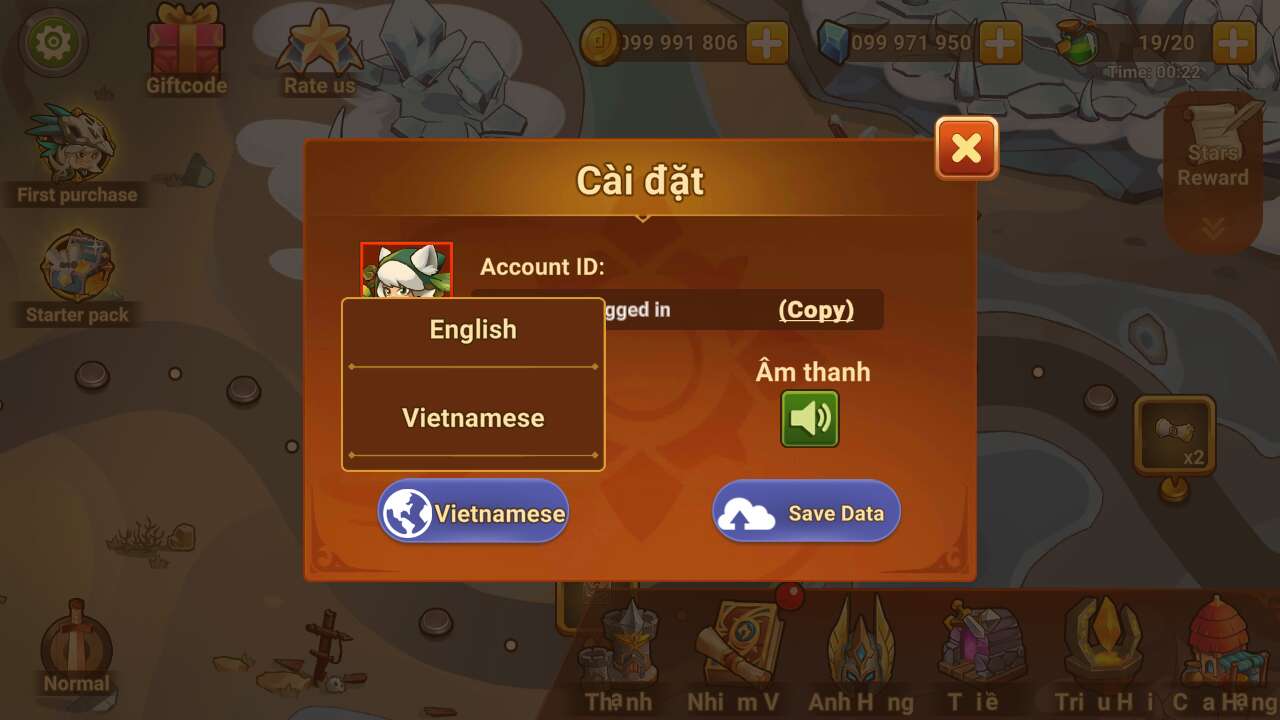
Task: Open the Vietnamese language dropdown button
Action: pos(472,512)
